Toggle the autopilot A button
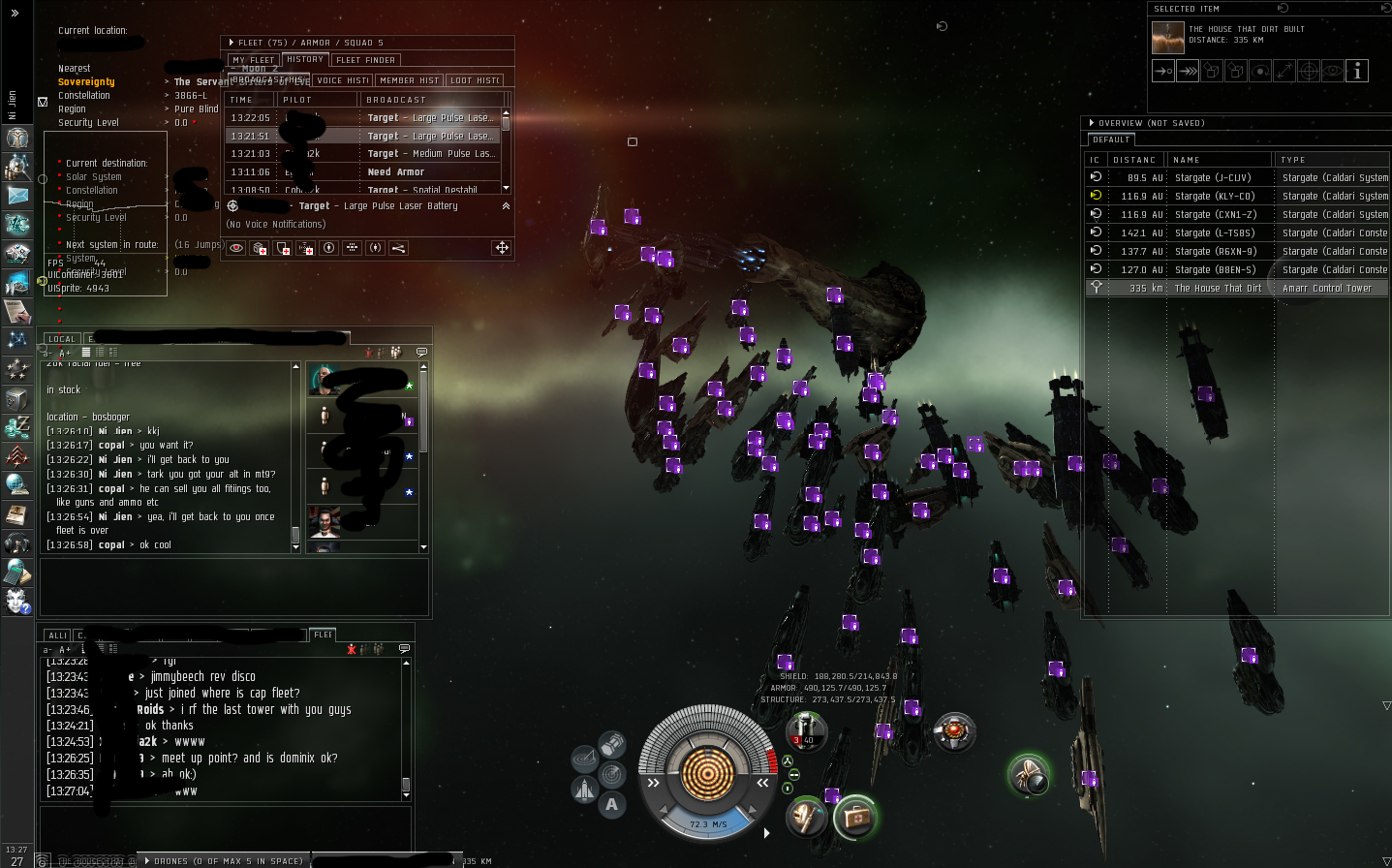Image resolution: width=1392 pixels, height=868 pixels. 611,804
